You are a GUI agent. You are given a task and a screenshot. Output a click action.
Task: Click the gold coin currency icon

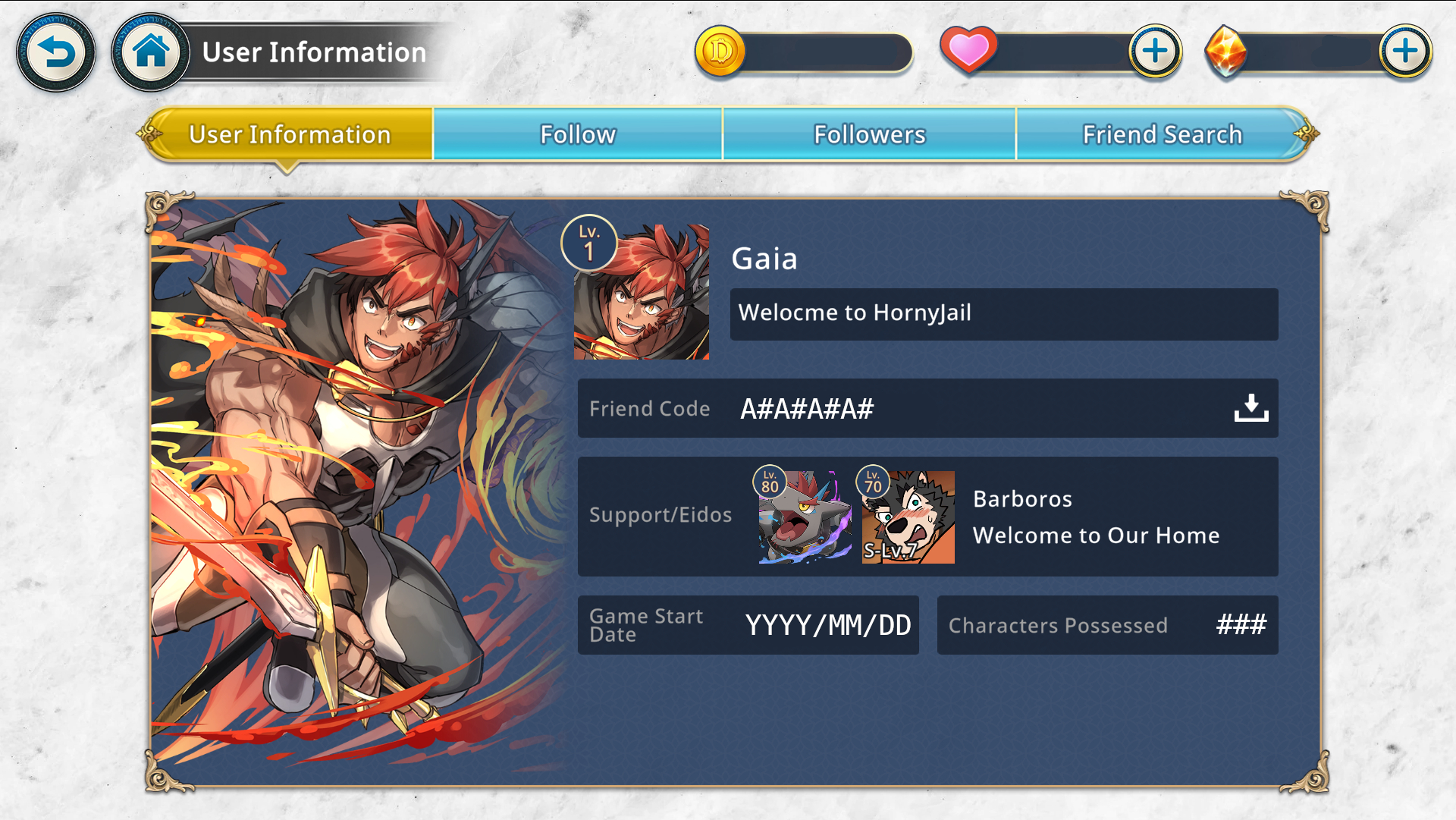[x=720, y=52]
